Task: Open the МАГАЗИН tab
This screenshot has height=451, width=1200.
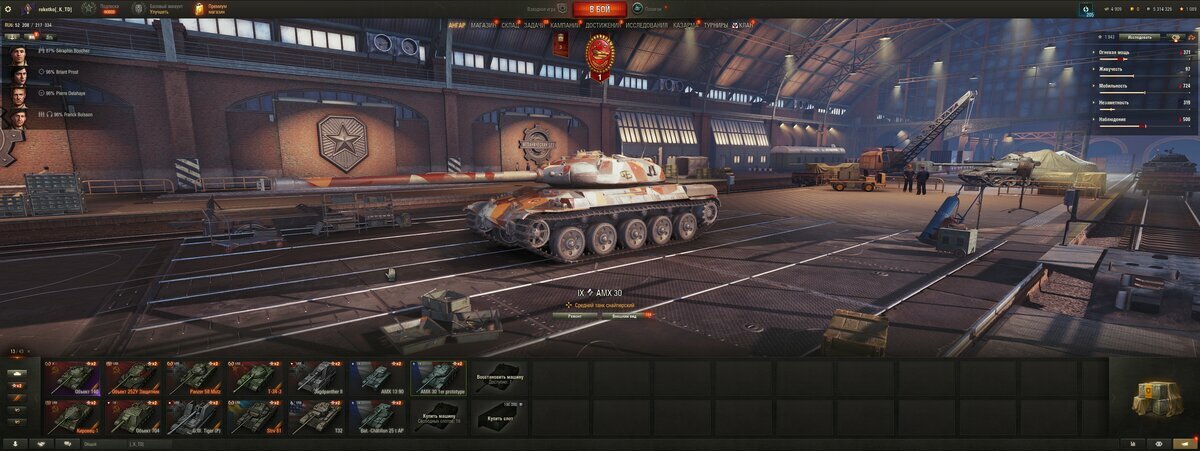Action: 483,24
